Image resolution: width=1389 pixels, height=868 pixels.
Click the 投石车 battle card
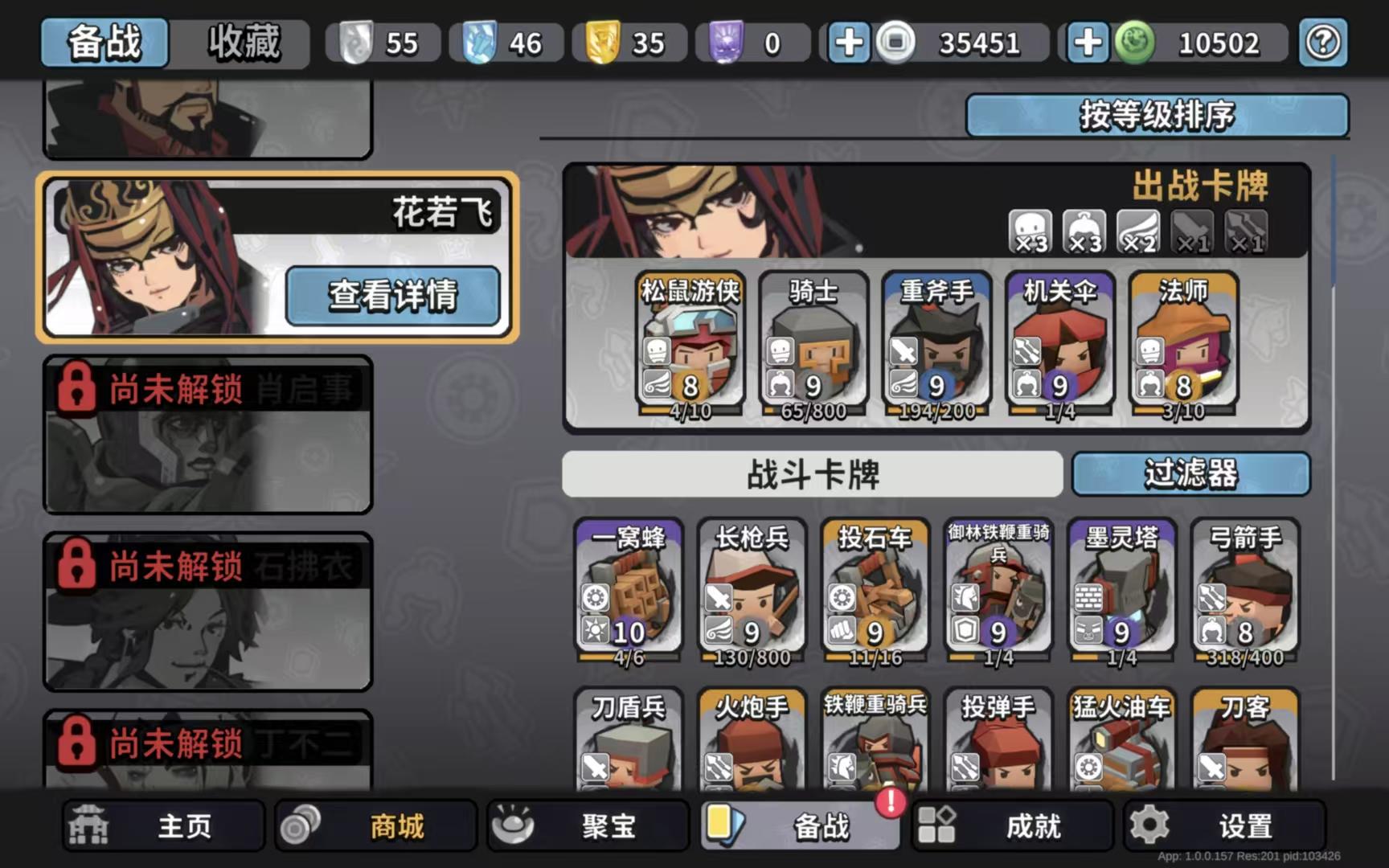pyautogui.click(x=876, y=591)
